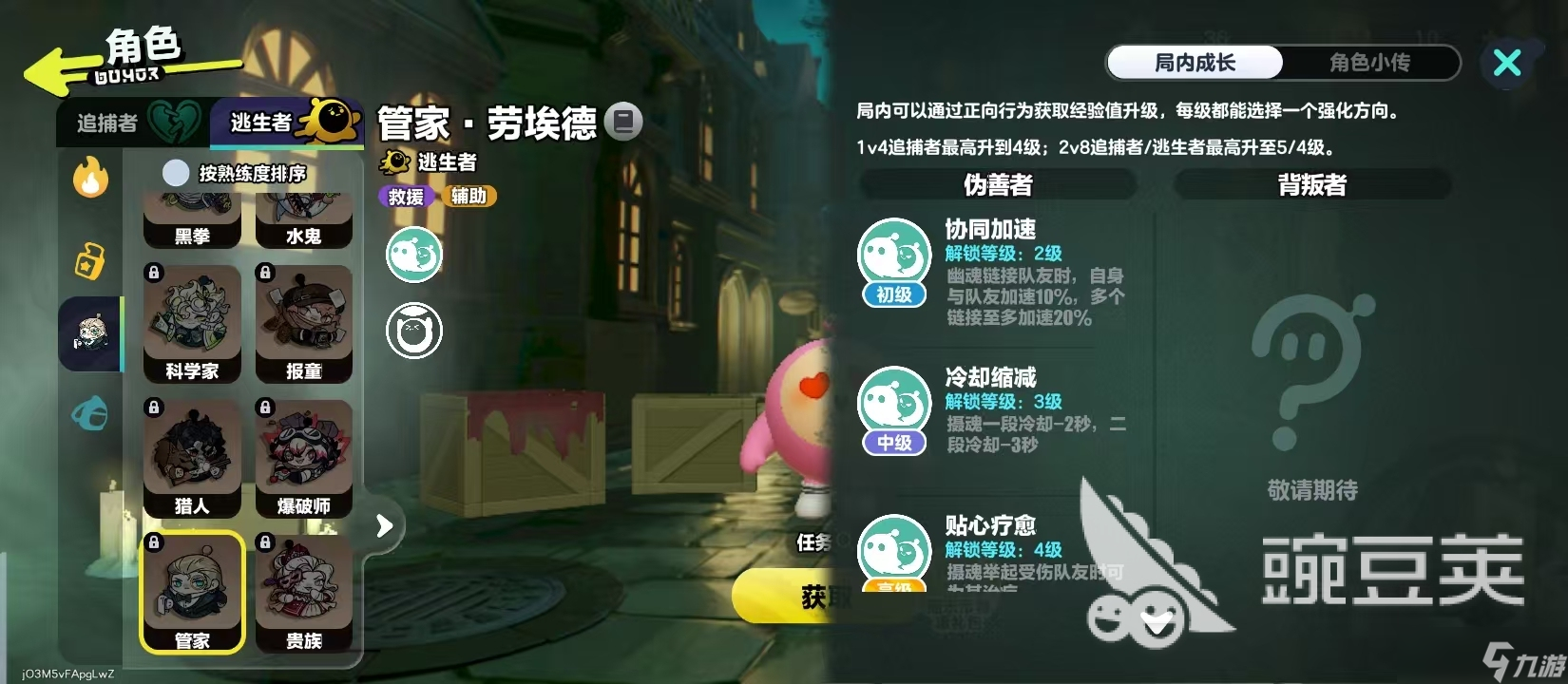Select the first ghost ability icon under 辅助 tag
This screenshot has height=684, width=1568.
click(x=413, y=255)
